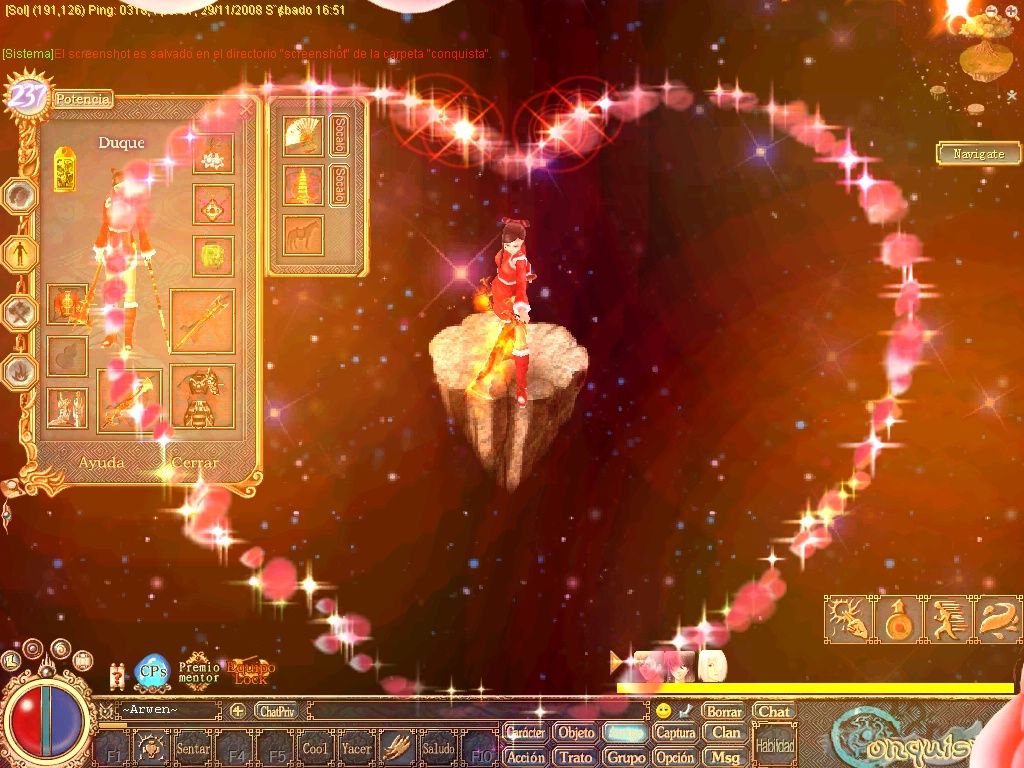
Task: Close the equipment panel with Cerrar
Action: 194,463
